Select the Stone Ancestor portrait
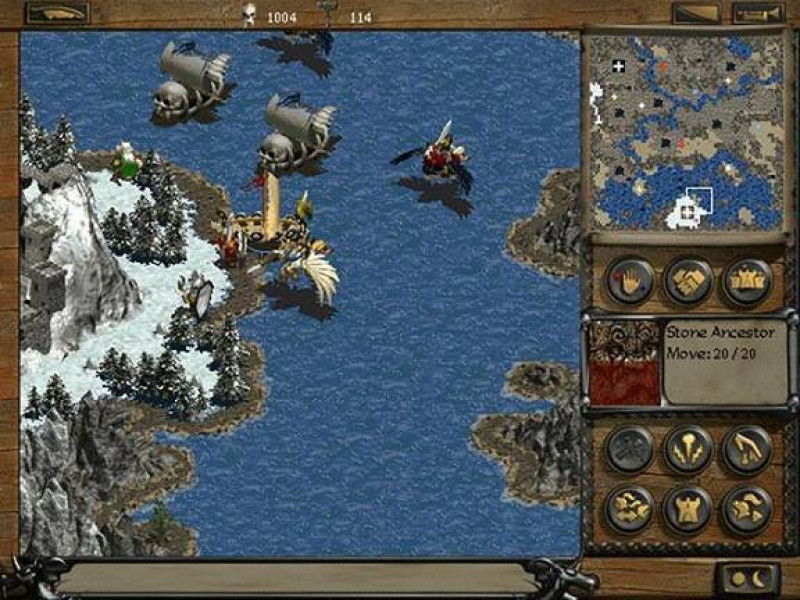This screenshot has width=800, height=600. point(623,362)
